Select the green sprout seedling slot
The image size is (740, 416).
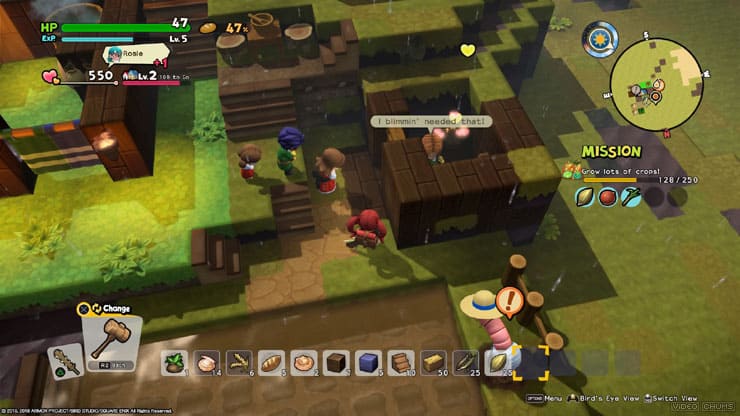tap(174, 362)
